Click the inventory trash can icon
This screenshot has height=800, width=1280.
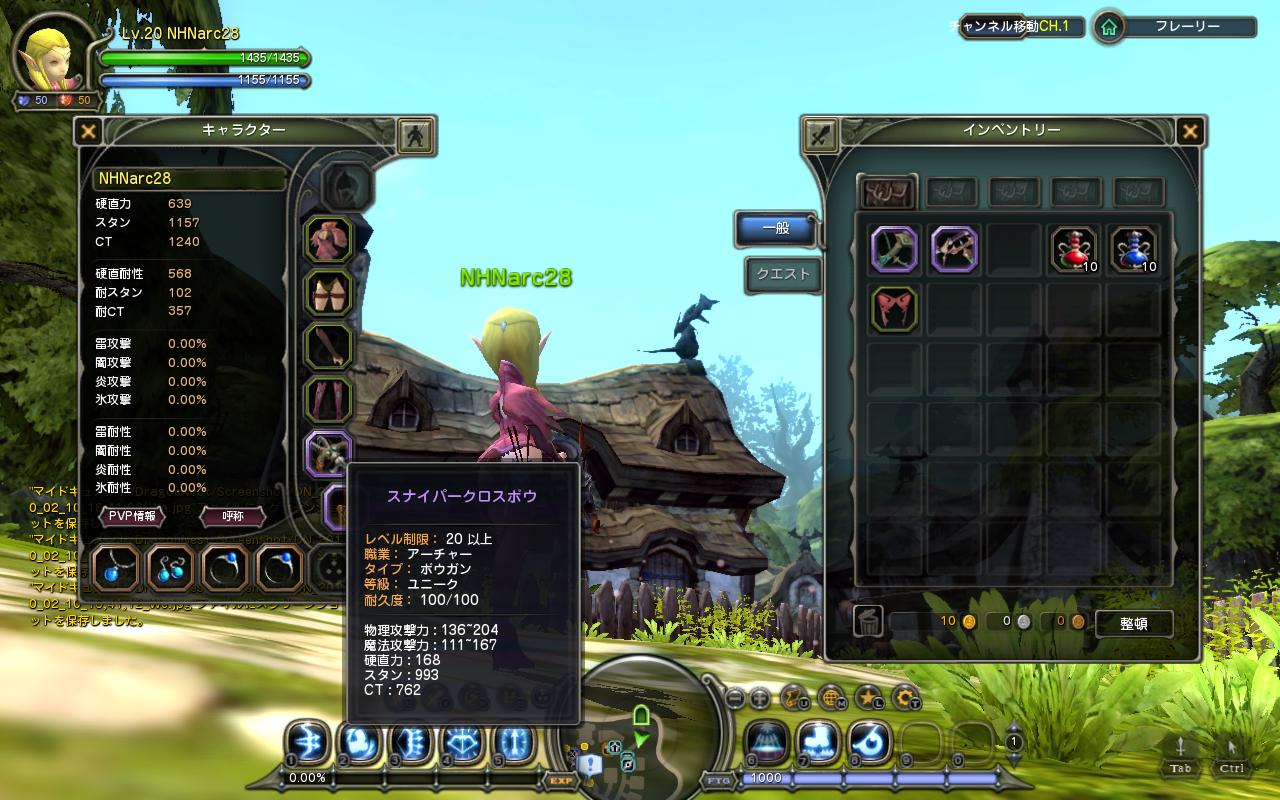pyautogui.click(x=867, y=622)
